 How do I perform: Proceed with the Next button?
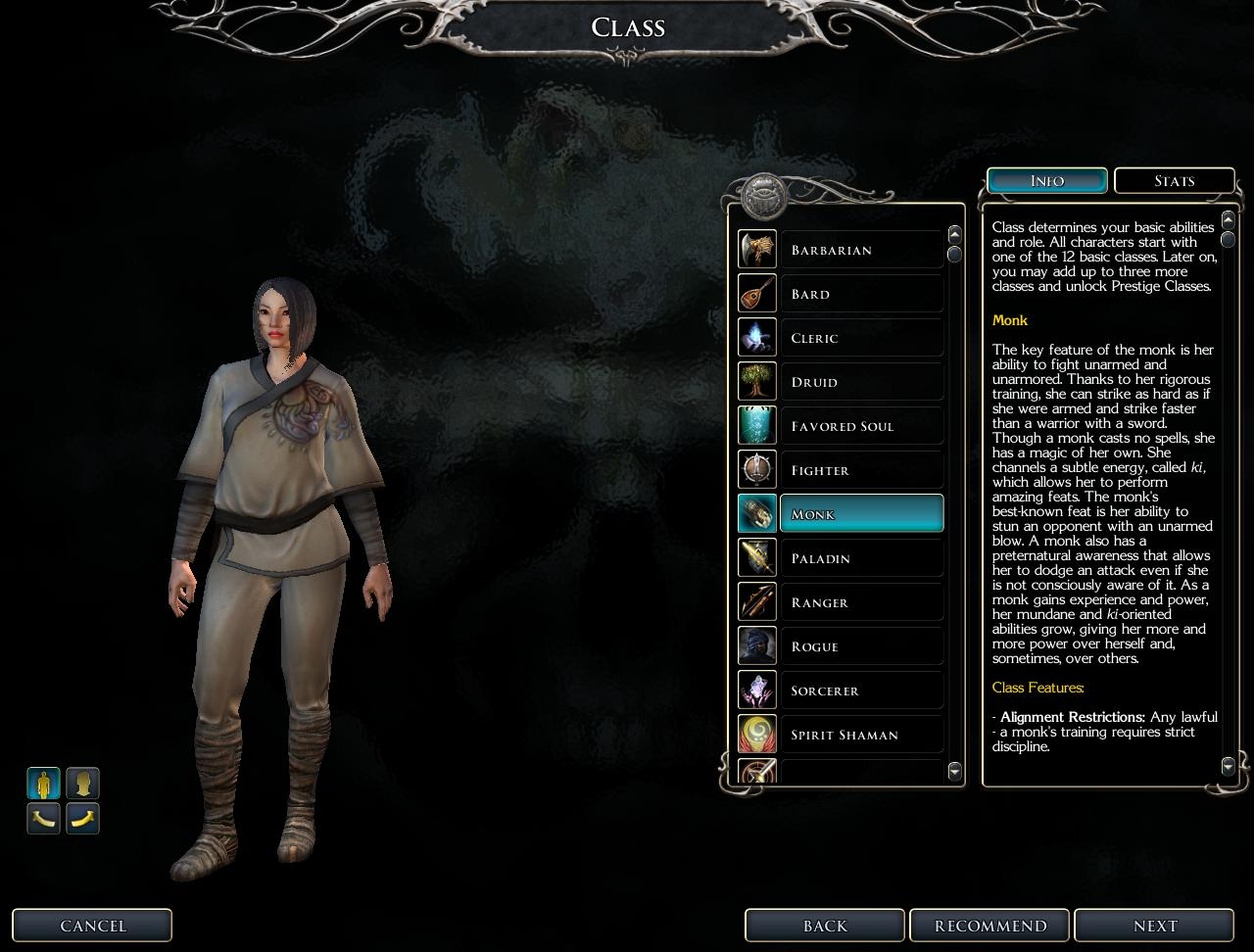[1155, 926]
